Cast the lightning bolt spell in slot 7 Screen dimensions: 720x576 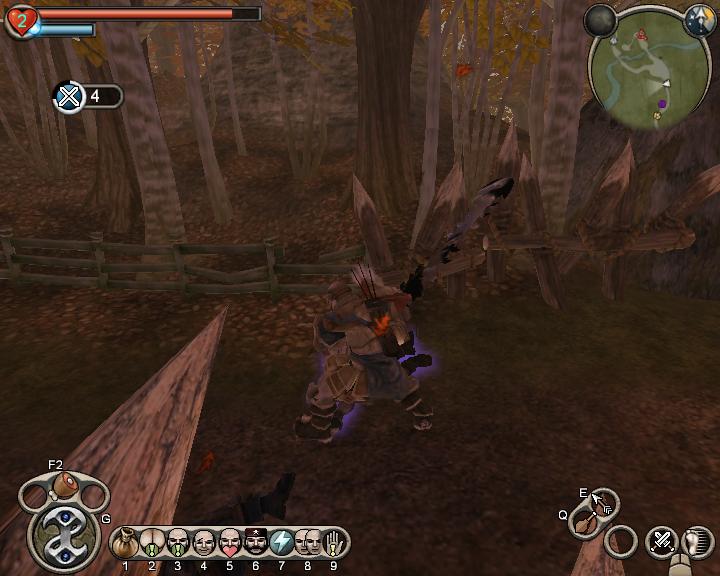pos(282,544)
